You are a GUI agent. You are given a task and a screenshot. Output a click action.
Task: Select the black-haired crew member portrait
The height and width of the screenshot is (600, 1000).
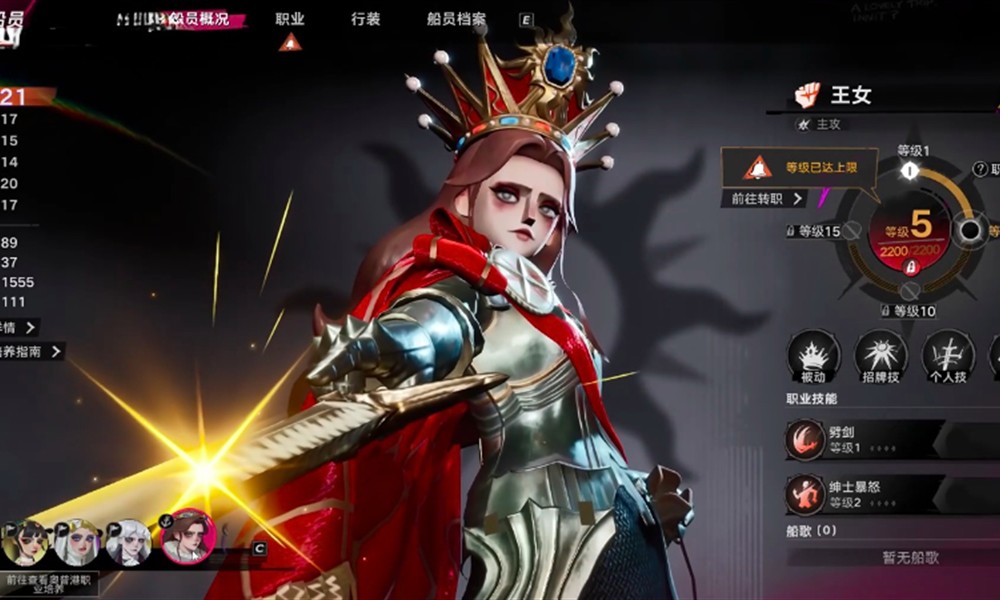[x=26, y=543]
